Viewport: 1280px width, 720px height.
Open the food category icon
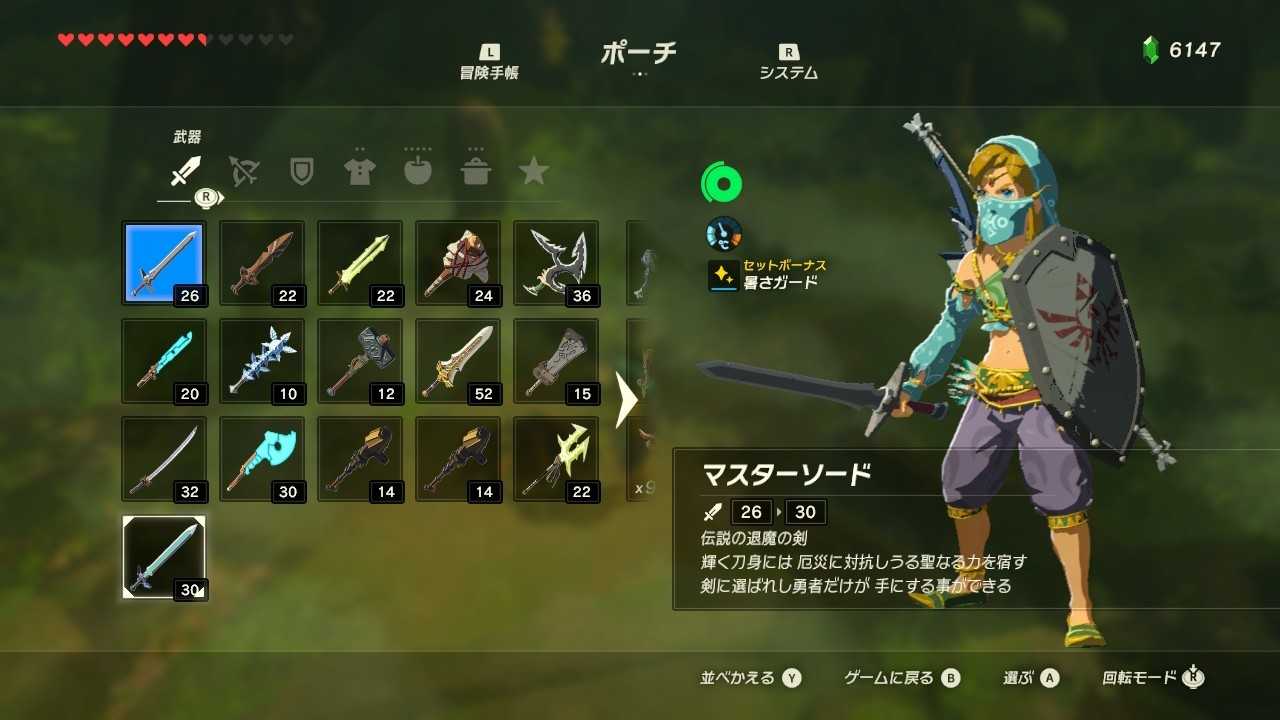[418, 170]
